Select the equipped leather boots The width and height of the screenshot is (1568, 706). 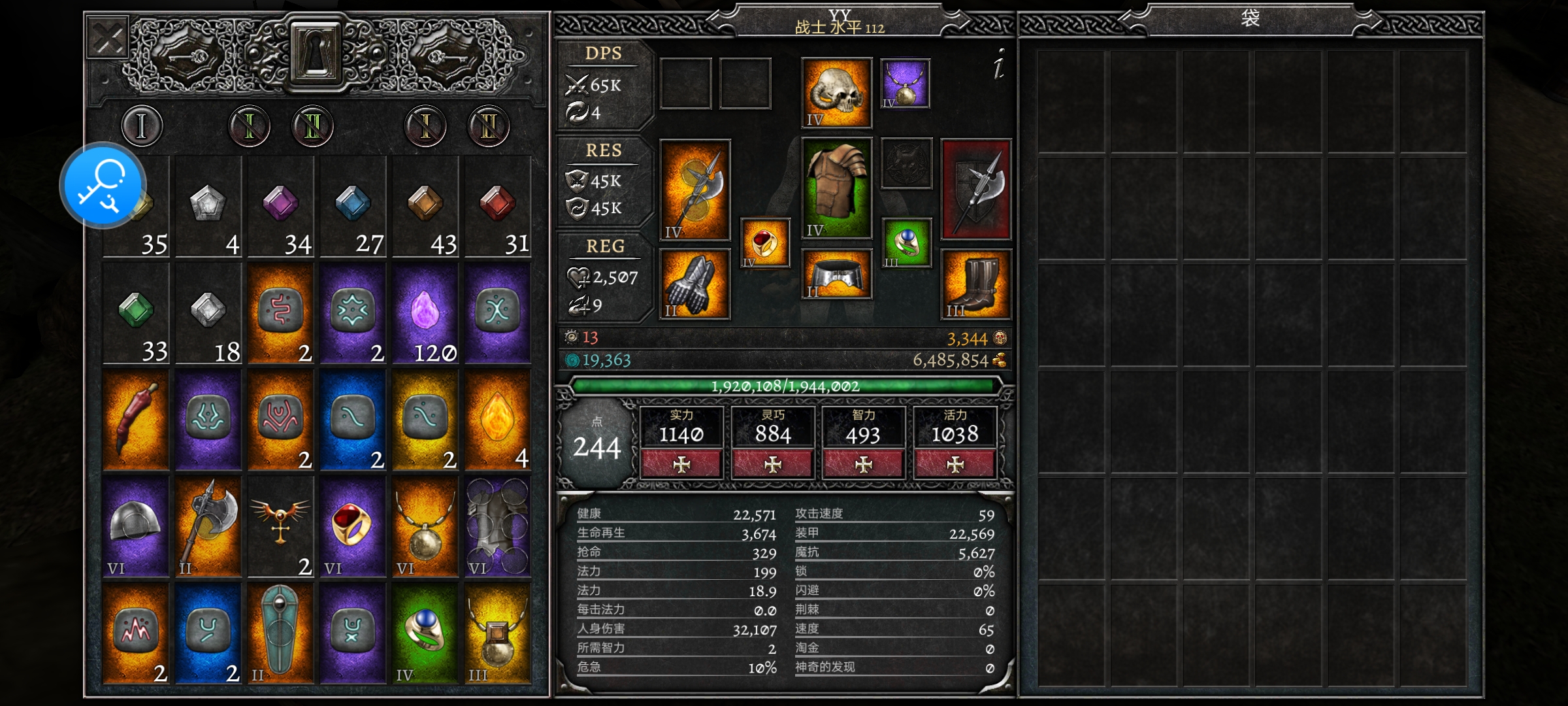976,284
